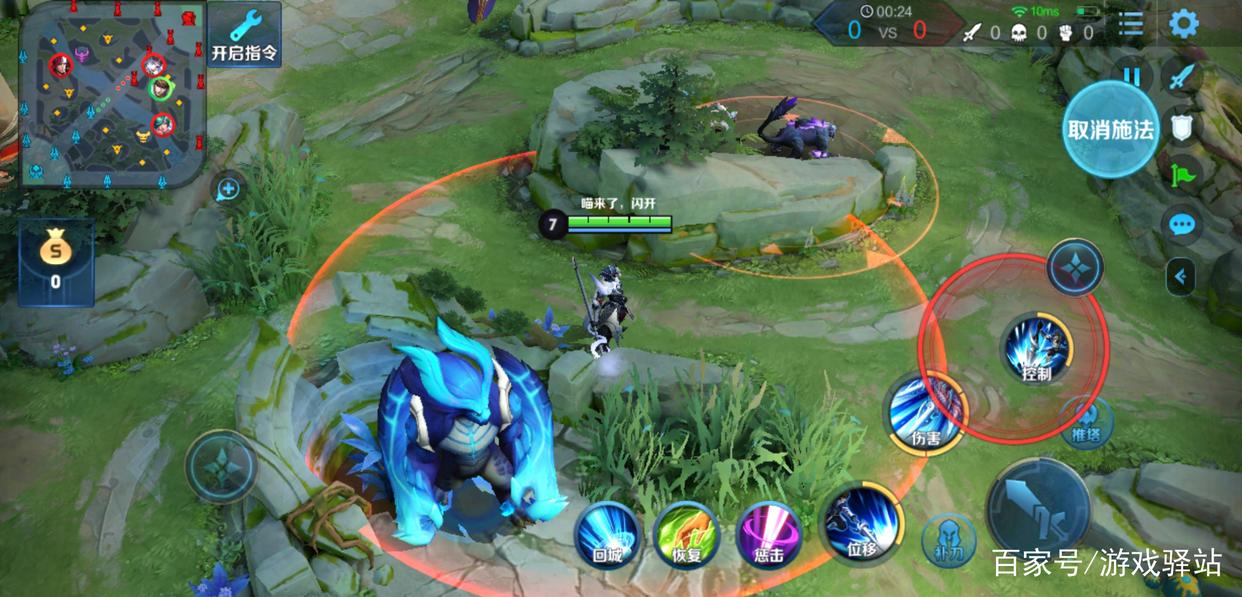Send the green flag rally signal
Viewport: 1242px width, 597px height.
point(1182,174)
